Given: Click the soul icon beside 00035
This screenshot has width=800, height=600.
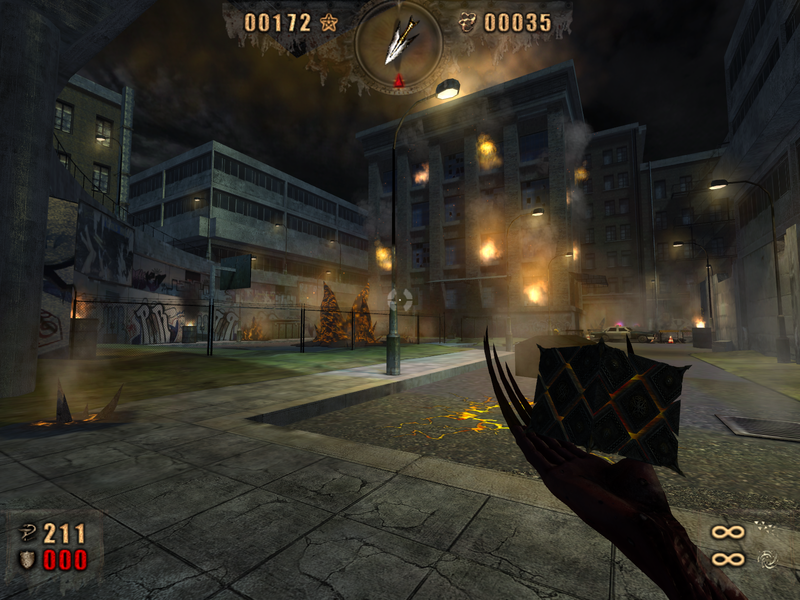Looking at the screenshot, I should point(467,22).
